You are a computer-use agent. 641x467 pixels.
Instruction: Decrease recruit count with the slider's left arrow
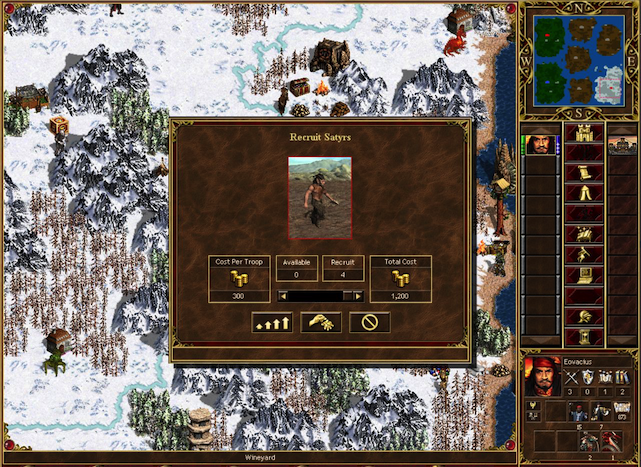pos(284,296)
